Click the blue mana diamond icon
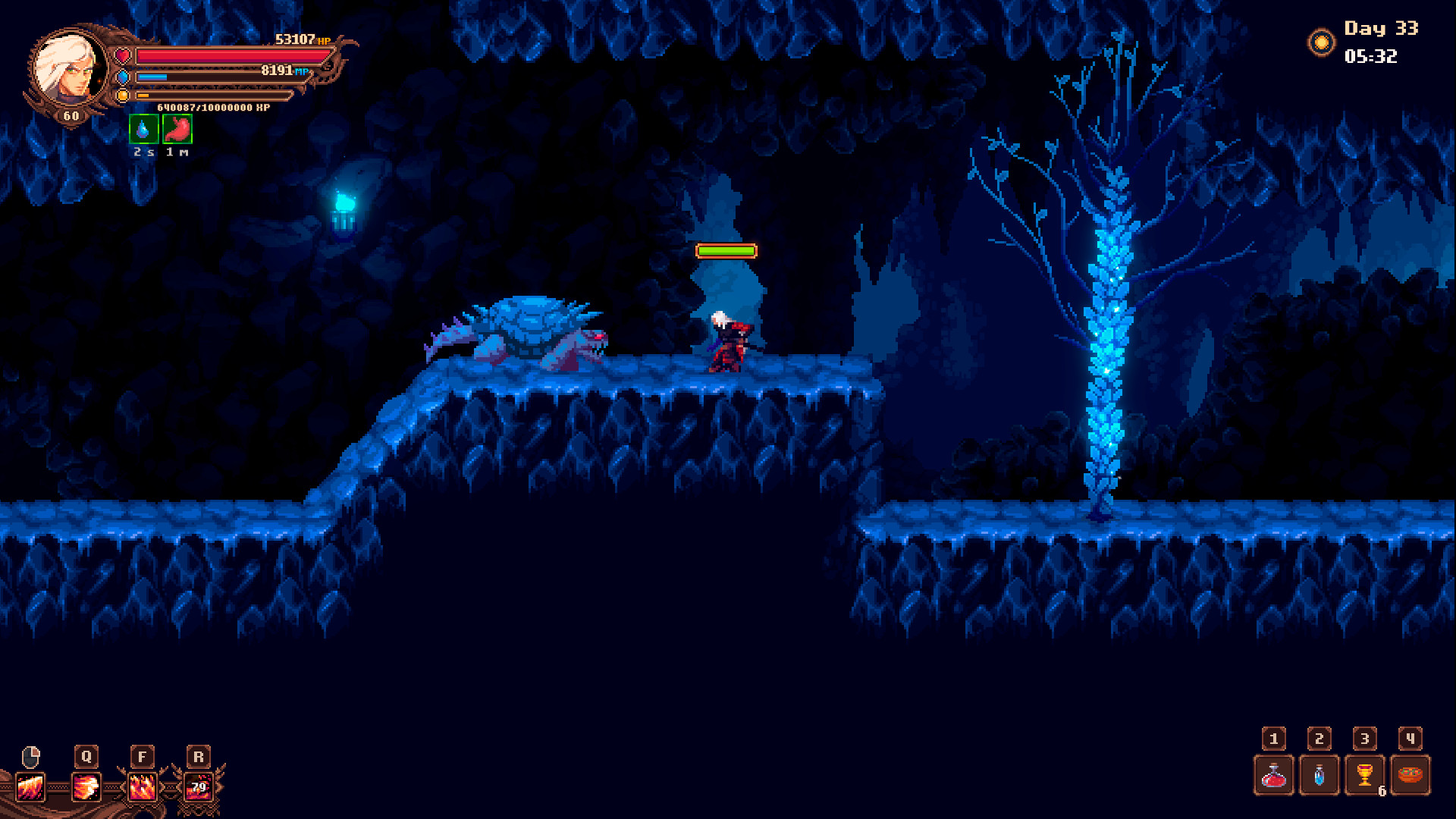Viewport: 1456px width, 819px height. [123, 76]
